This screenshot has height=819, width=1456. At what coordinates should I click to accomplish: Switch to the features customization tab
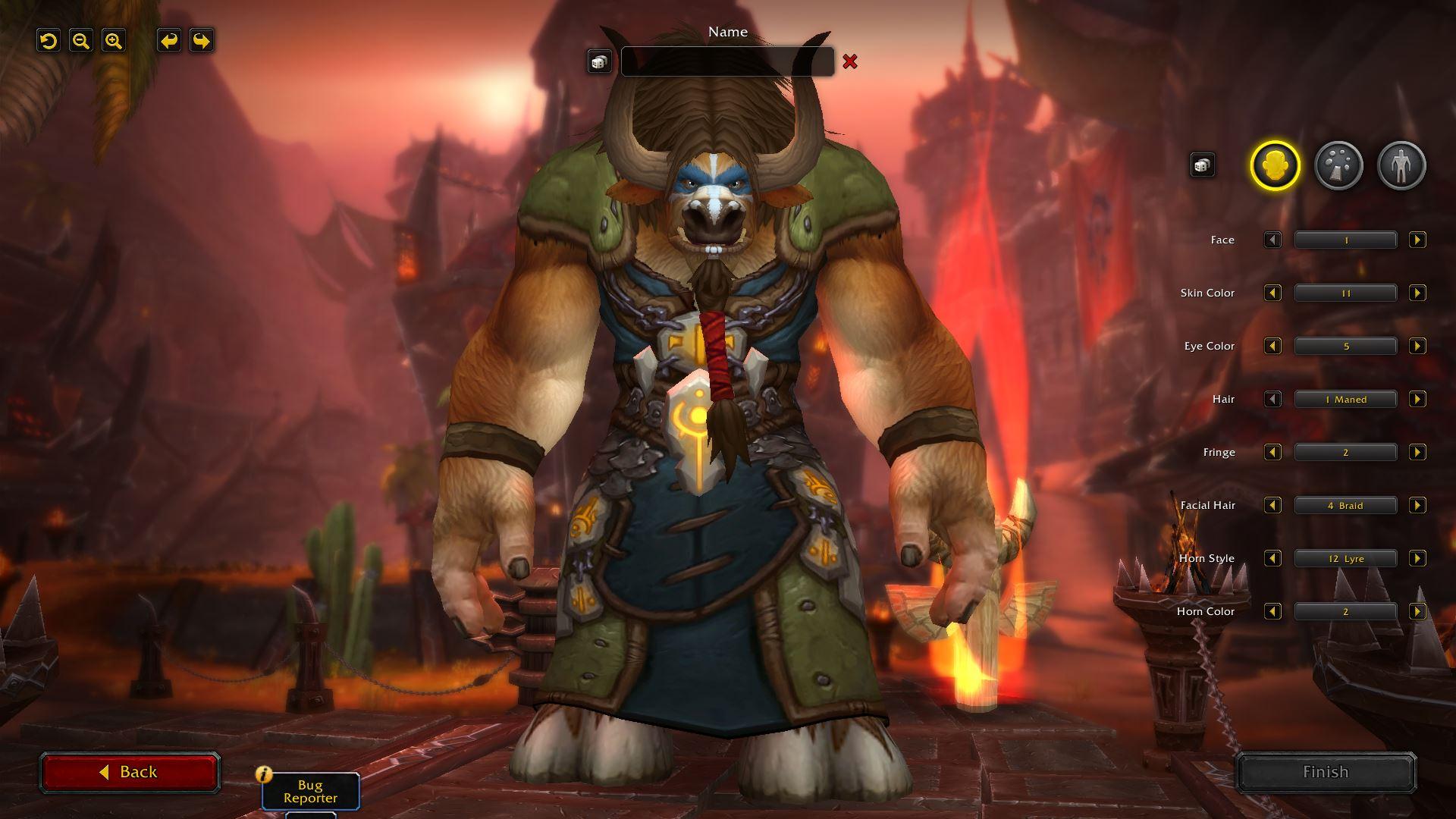pos(1338,165)
